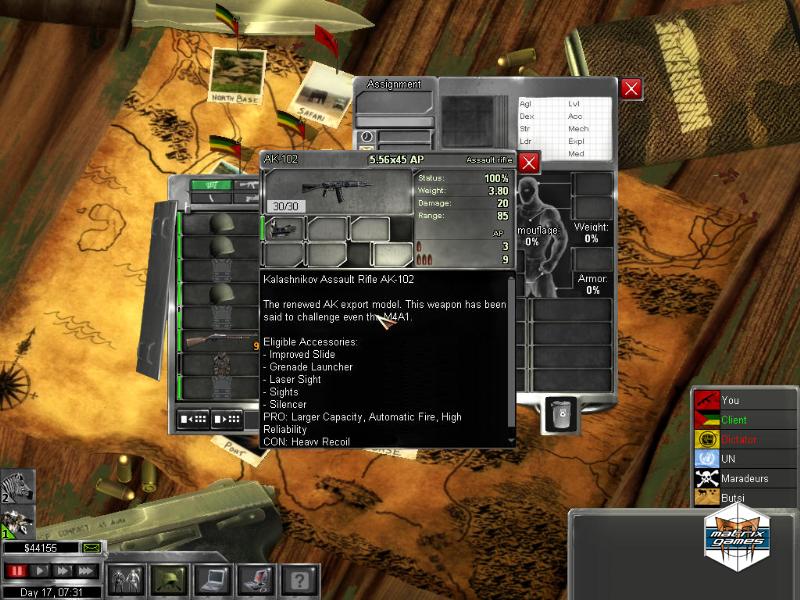Viewport: 800px width, 600px height.
Task: Click the trash can discard slot
Action: [560, 414]
